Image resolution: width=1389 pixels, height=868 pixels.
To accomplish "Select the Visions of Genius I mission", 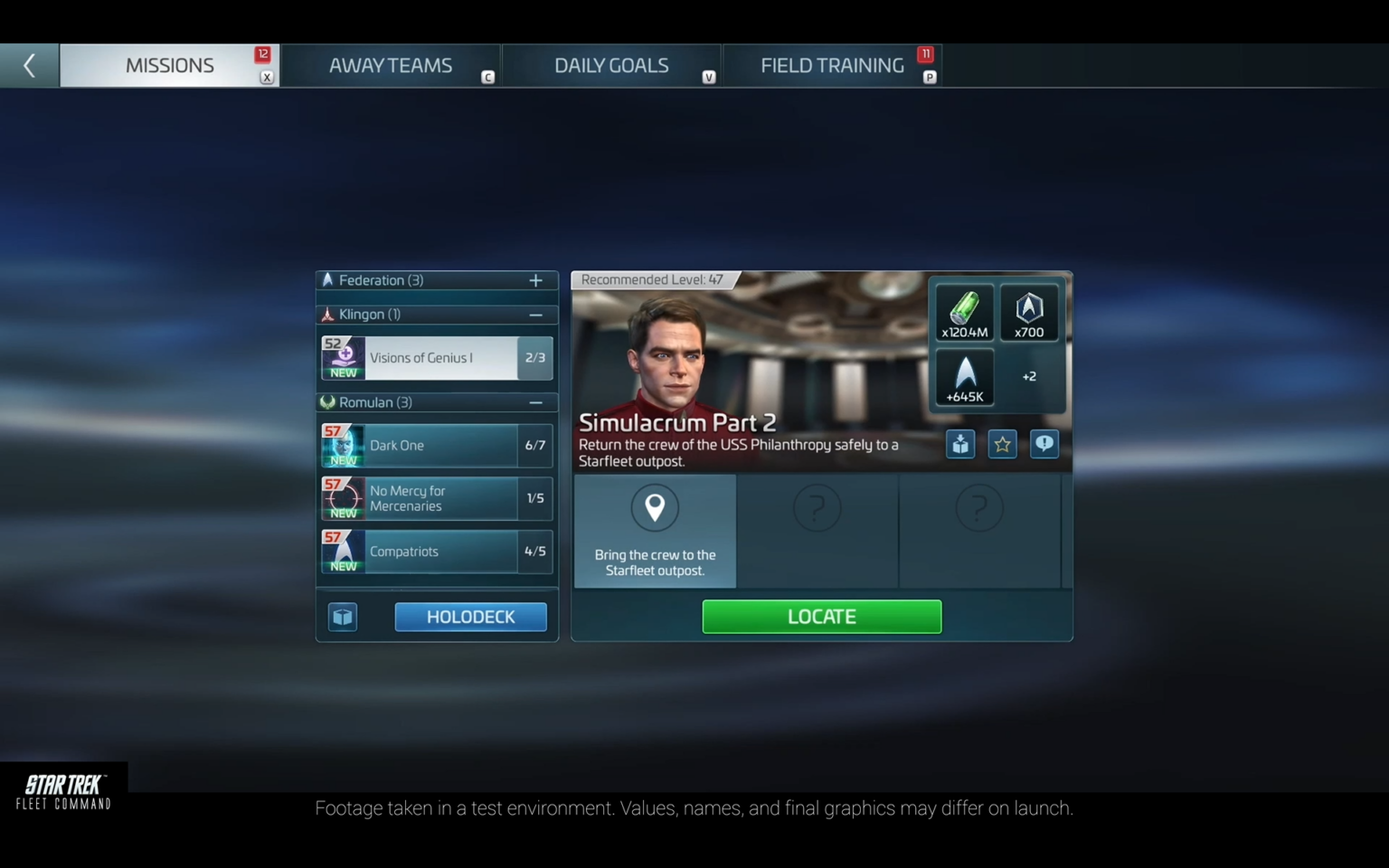I will coord(437,358).
